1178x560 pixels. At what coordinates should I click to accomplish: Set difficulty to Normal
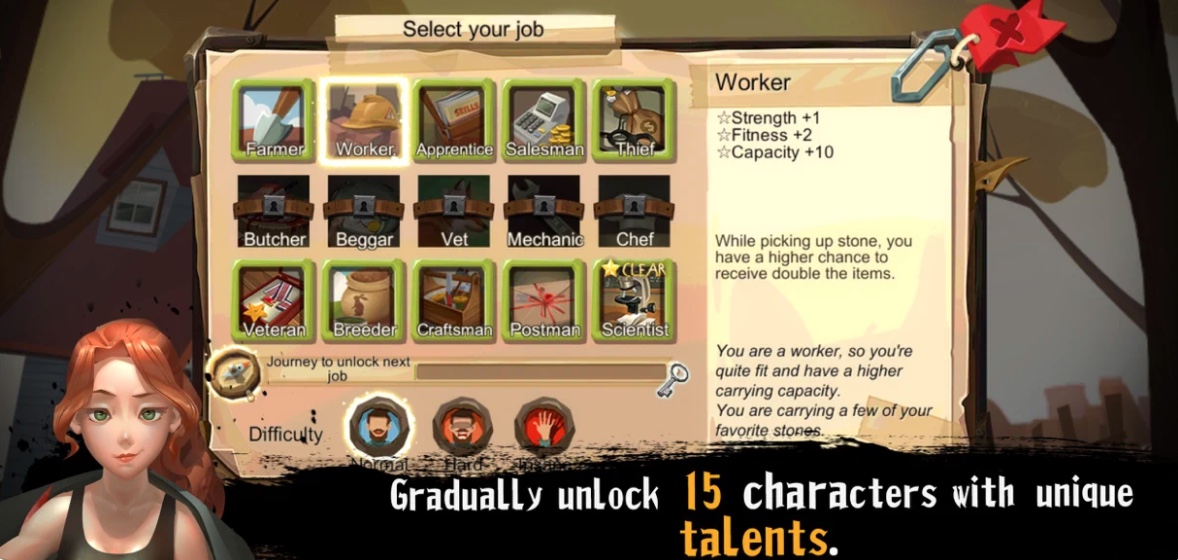tap(379, 427)
